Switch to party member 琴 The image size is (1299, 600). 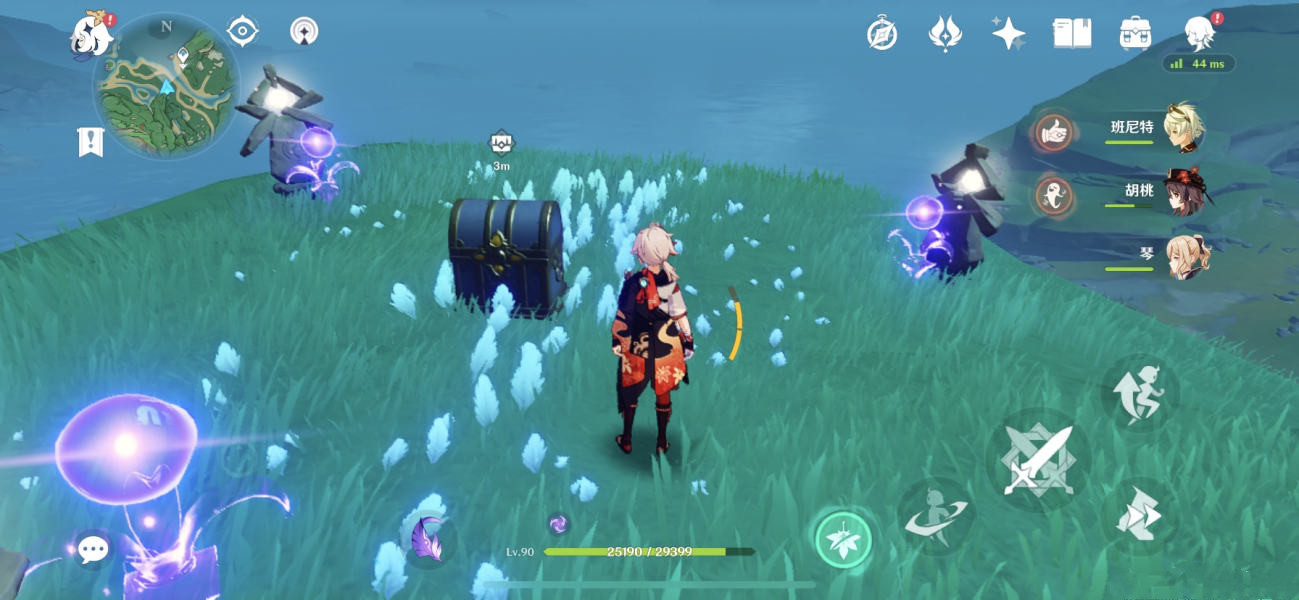(1186, 256)
